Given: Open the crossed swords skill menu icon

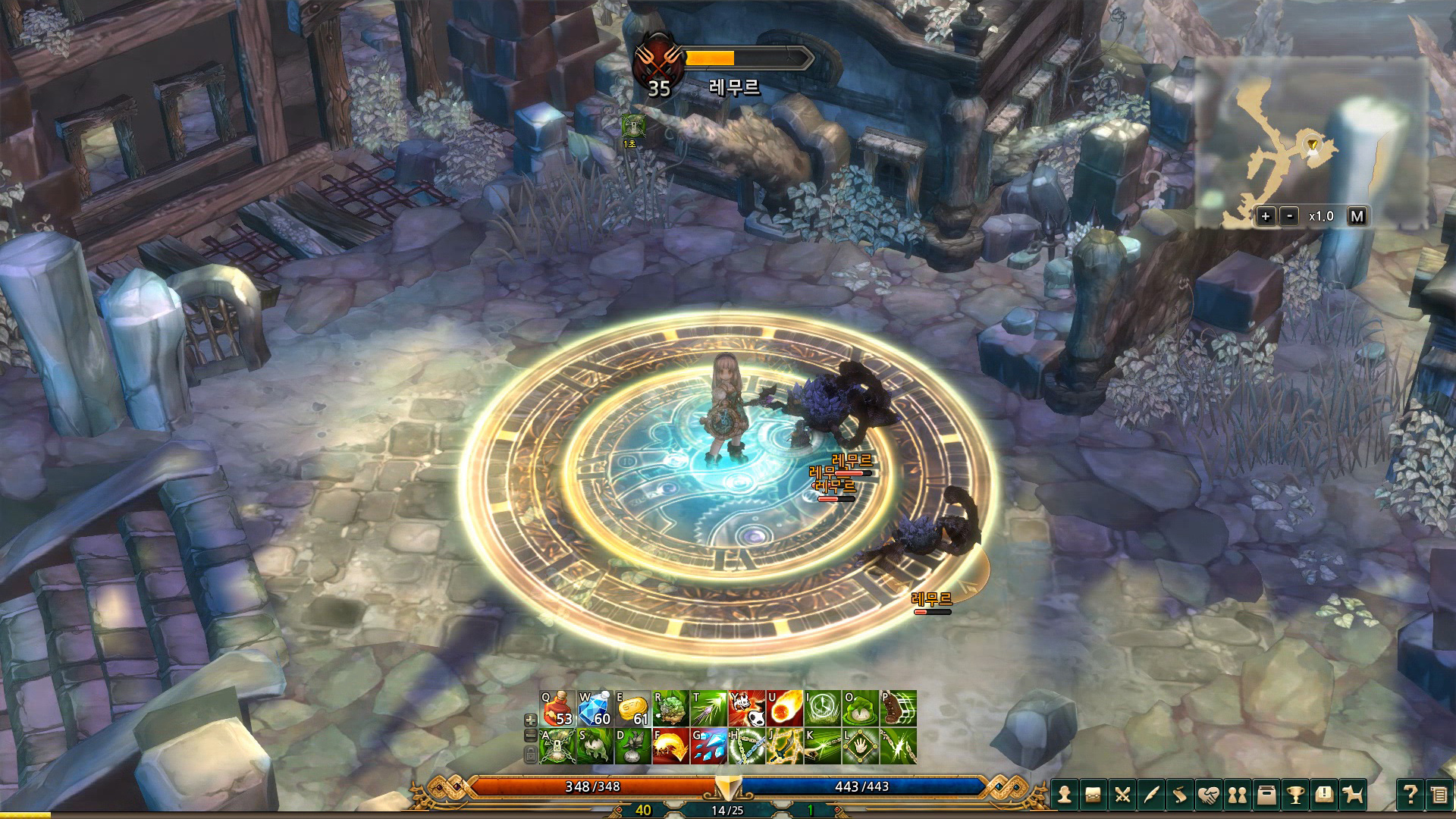Looking at the screenshot, I should (x=1123, y=796).
